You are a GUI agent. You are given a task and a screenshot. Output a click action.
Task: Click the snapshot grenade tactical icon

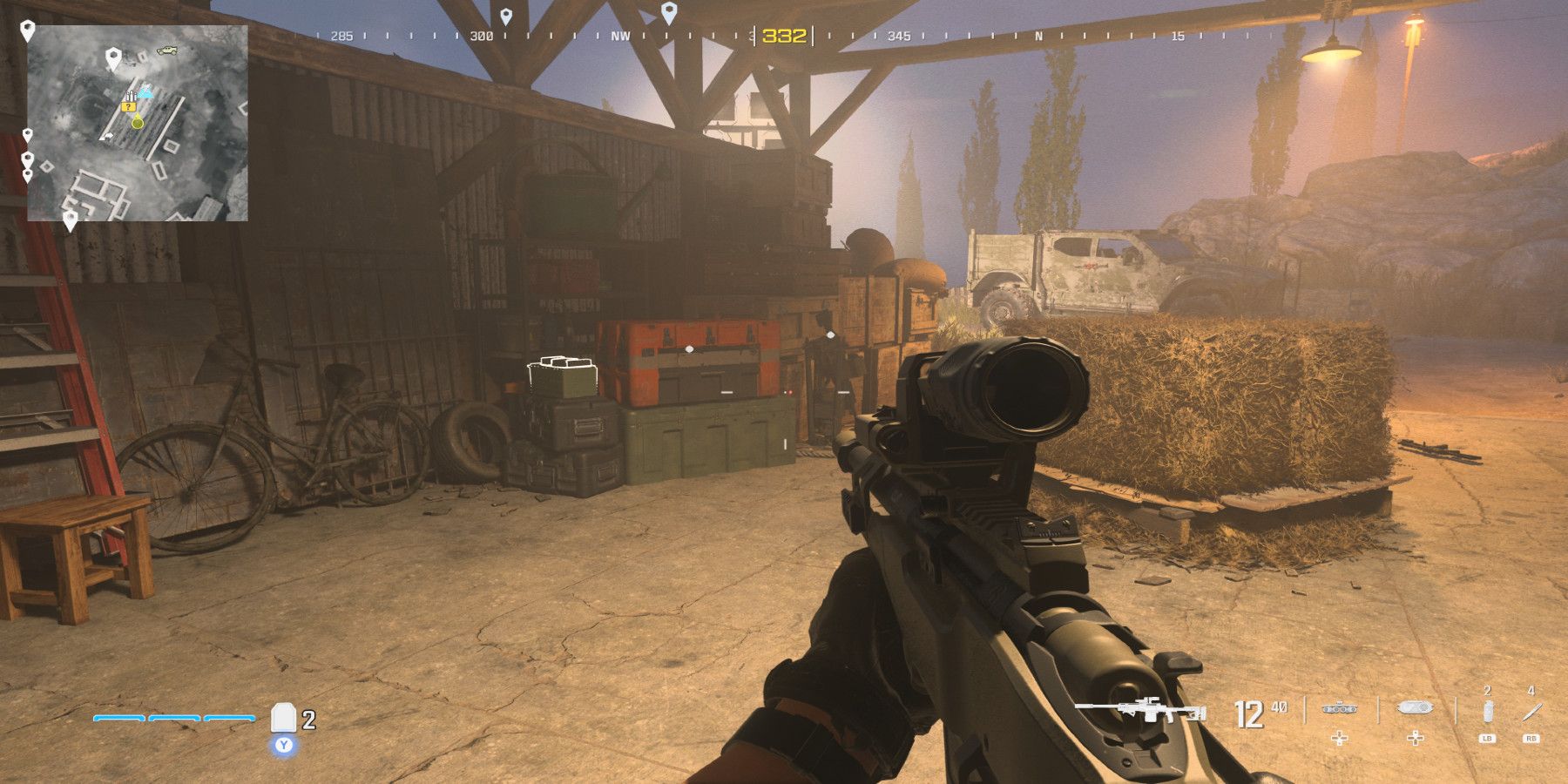click(1414, 707)
